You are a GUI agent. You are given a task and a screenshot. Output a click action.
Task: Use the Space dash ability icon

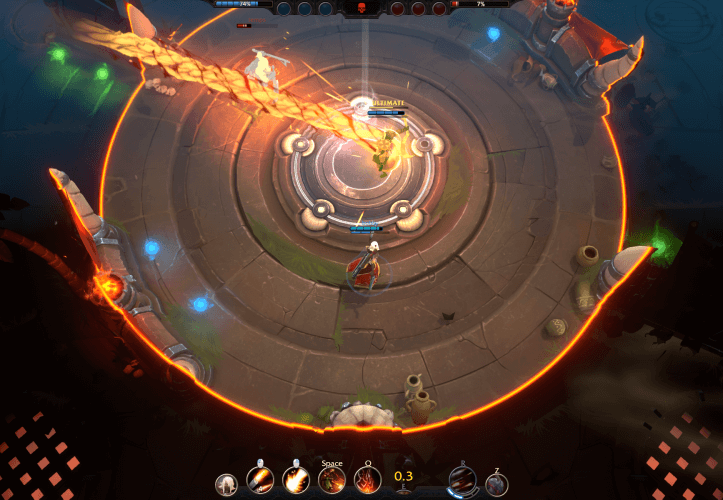point(331,481)
